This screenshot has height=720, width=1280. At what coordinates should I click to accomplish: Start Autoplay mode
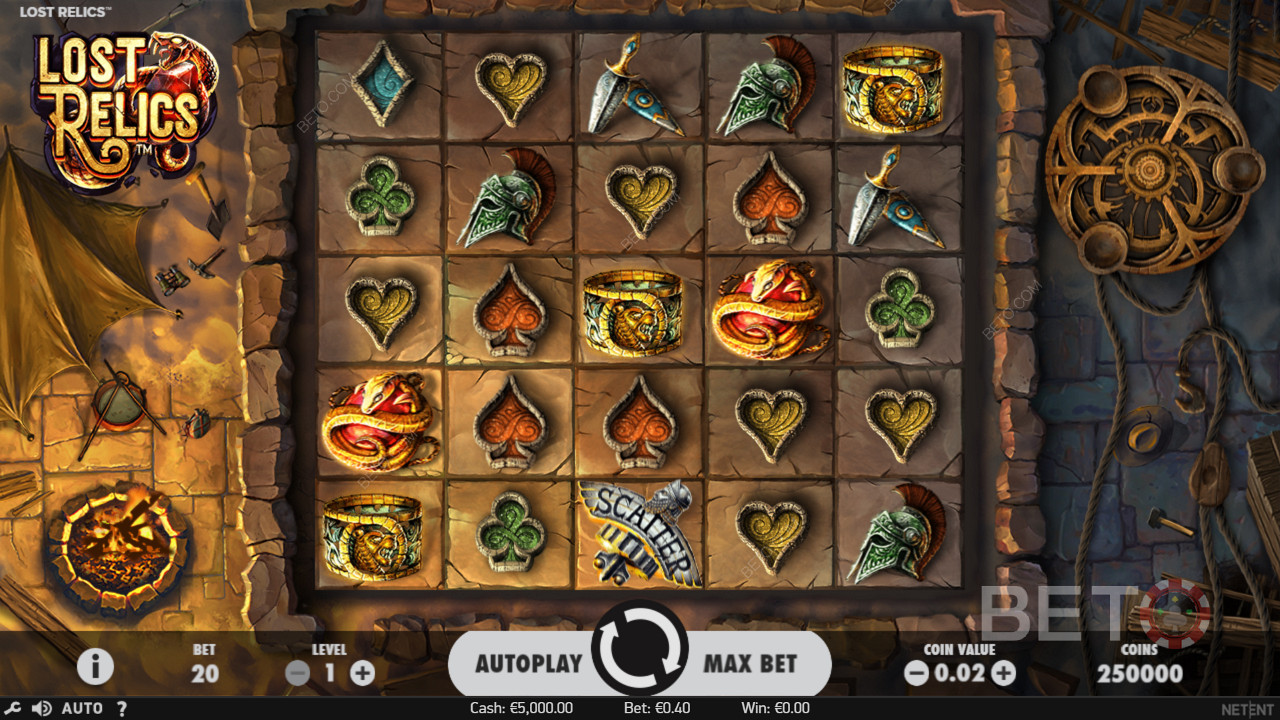click(x=528, y=663)
